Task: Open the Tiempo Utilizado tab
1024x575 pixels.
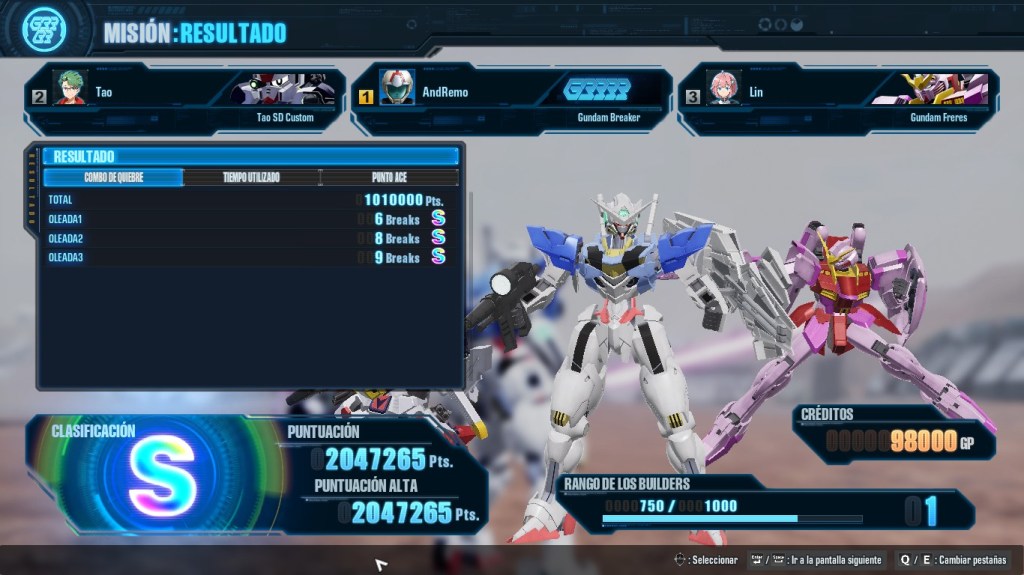Action: (251, 178)
